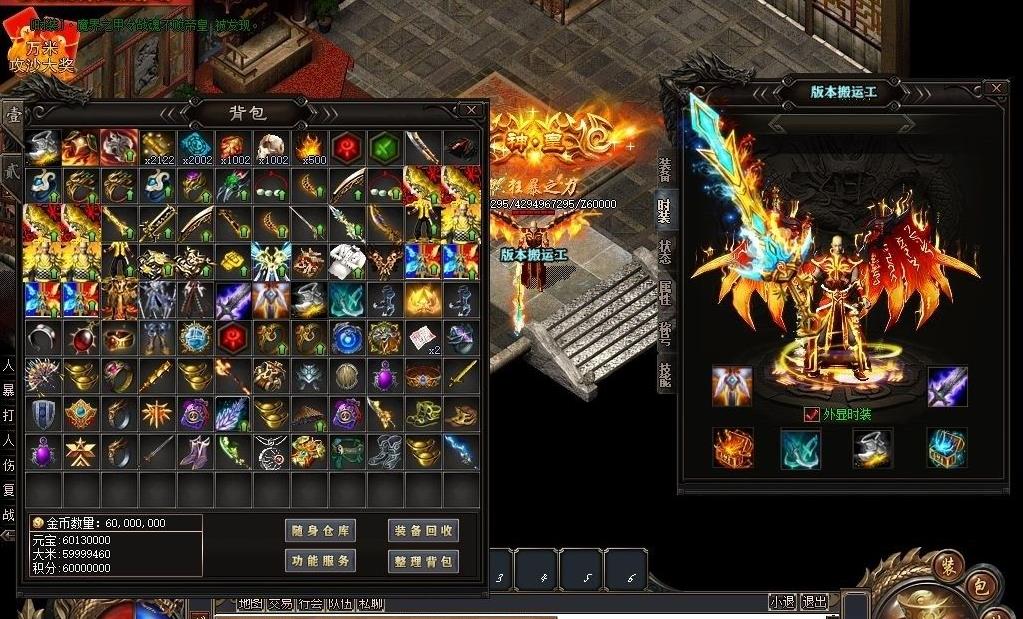Select the purple sword fashion slot

(x=947, y=386)
